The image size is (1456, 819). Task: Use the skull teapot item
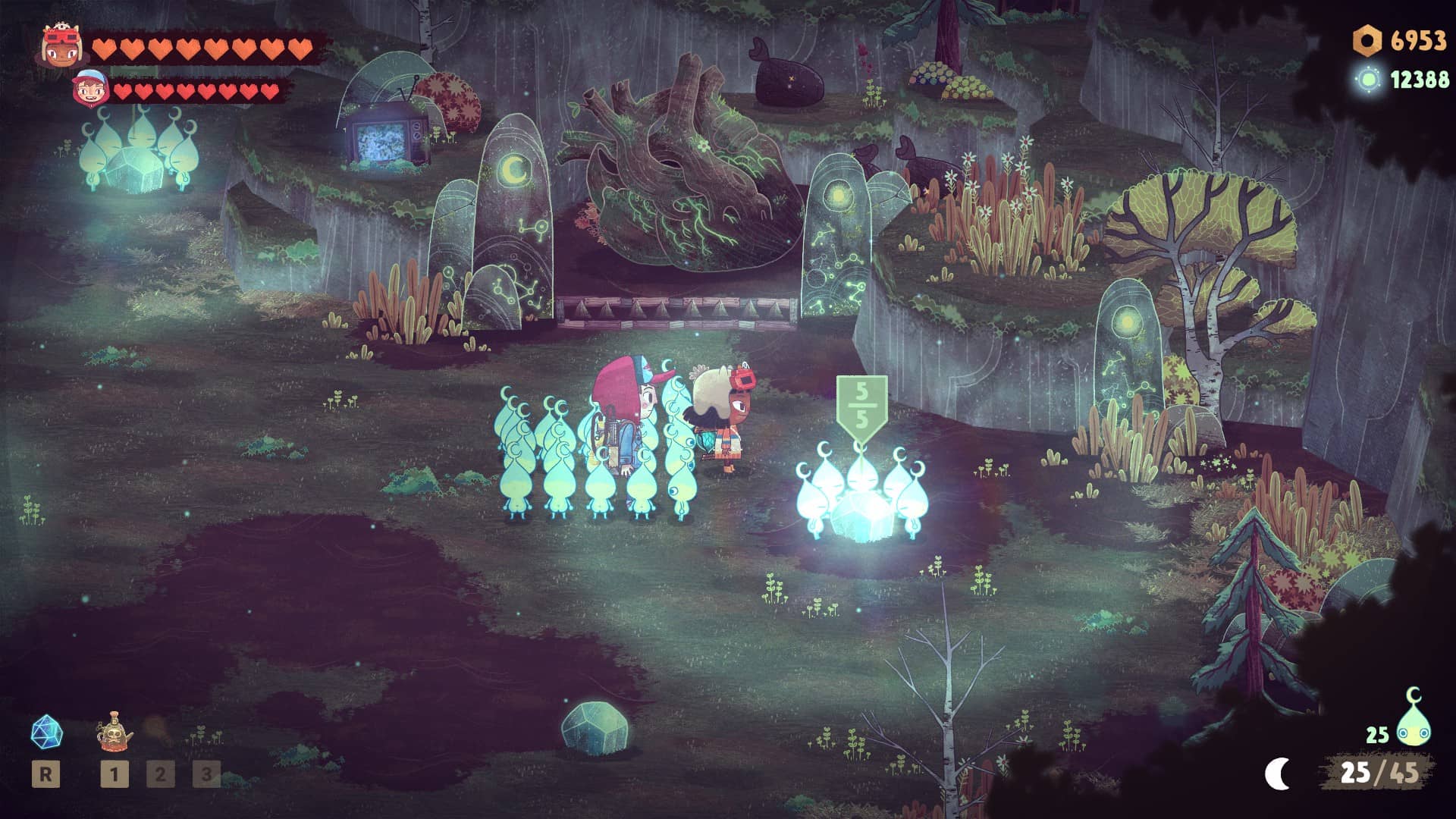pyautogui.click(x=115, y=733)
